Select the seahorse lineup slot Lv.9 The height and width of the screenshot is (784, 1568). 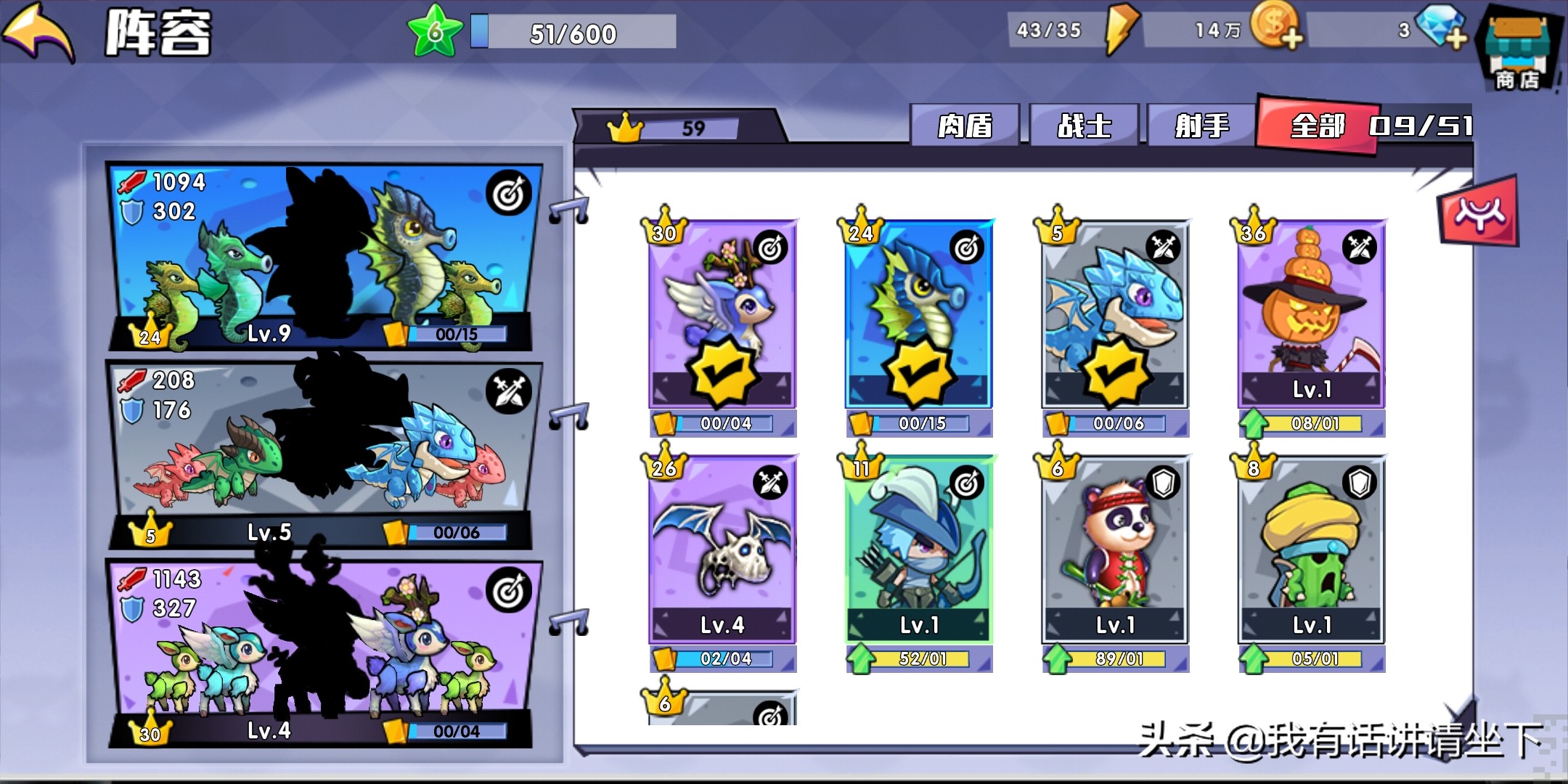[323, 256]
